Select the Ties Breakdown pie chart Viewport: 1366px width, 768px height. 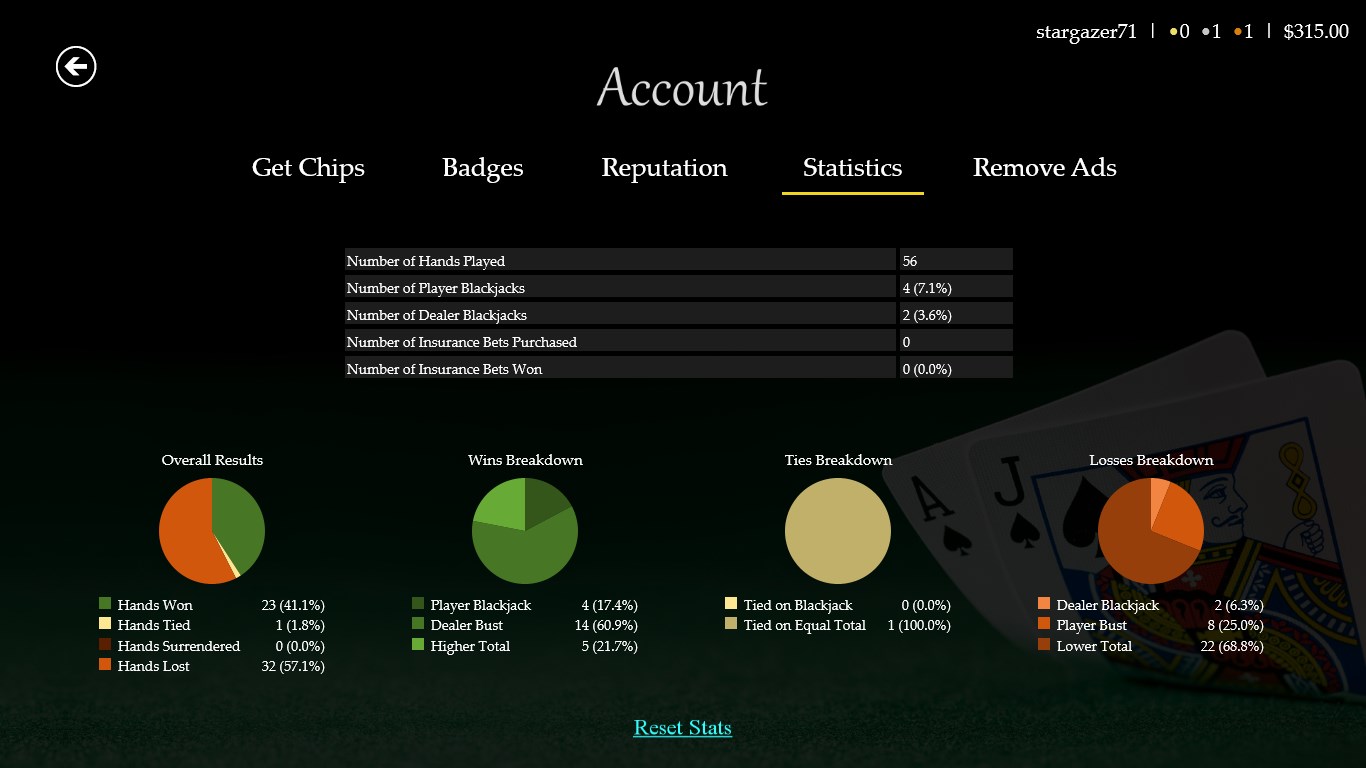pos(838,530)
